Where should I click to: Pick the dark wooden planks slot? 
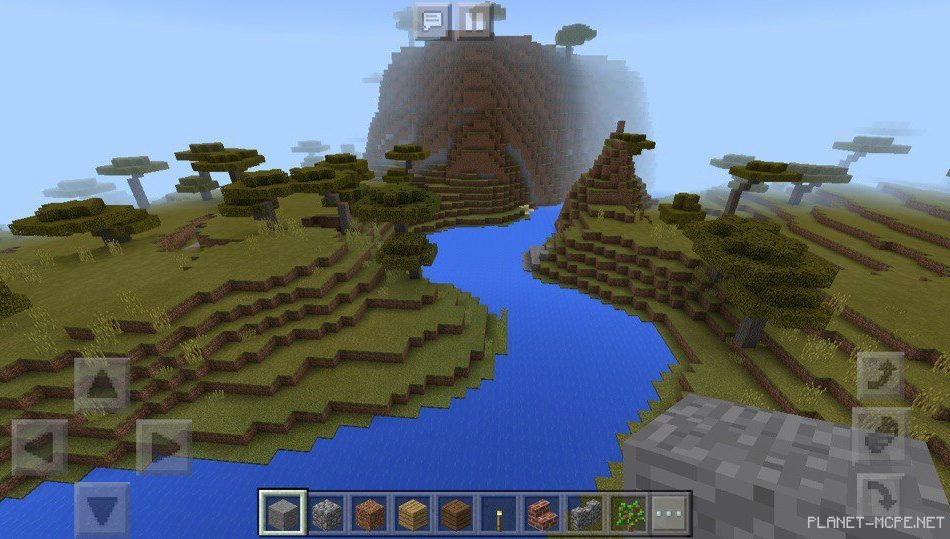pos(455,514)
